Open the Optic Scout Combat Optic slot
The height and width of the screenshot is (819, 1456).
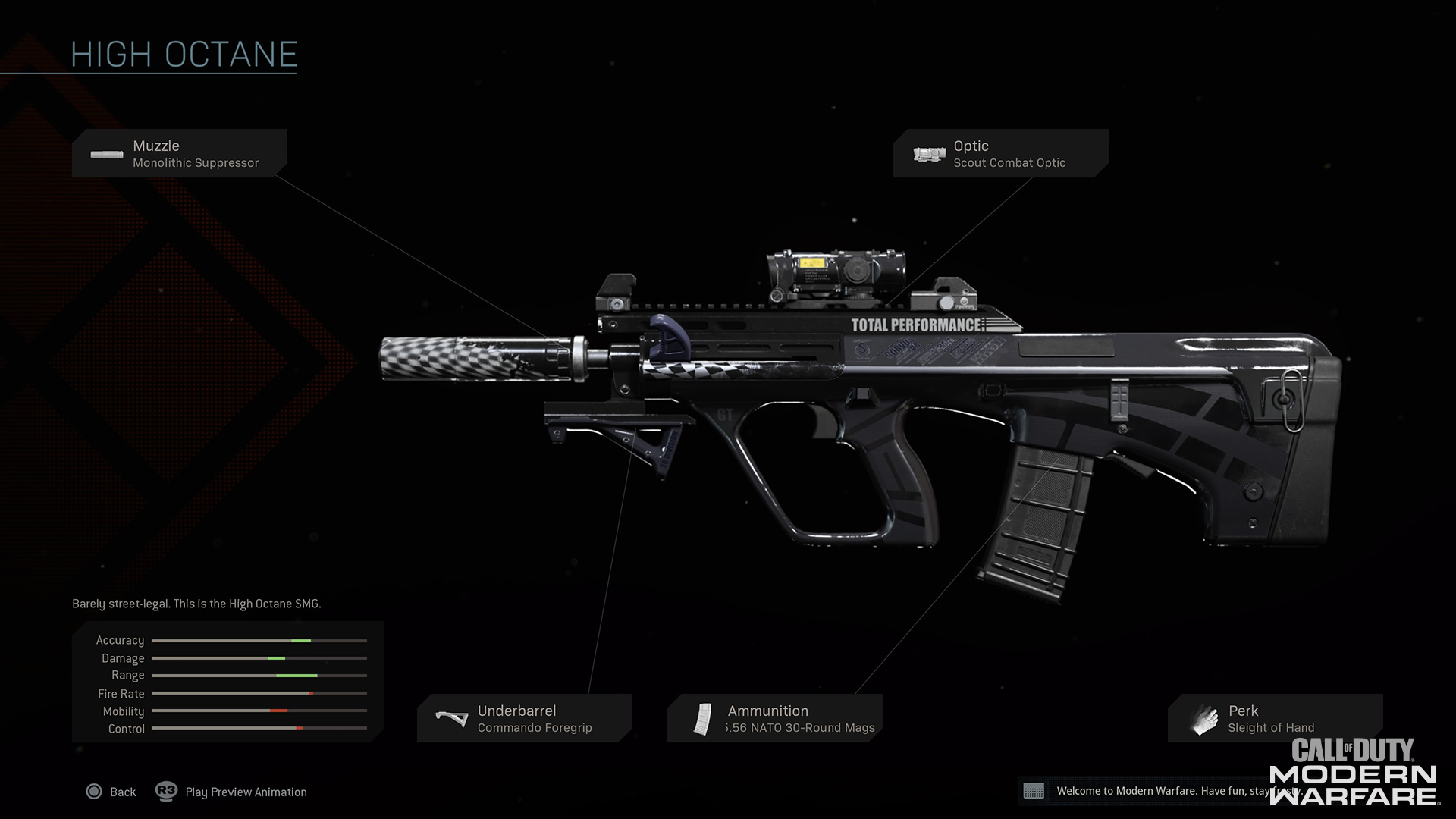999,153
